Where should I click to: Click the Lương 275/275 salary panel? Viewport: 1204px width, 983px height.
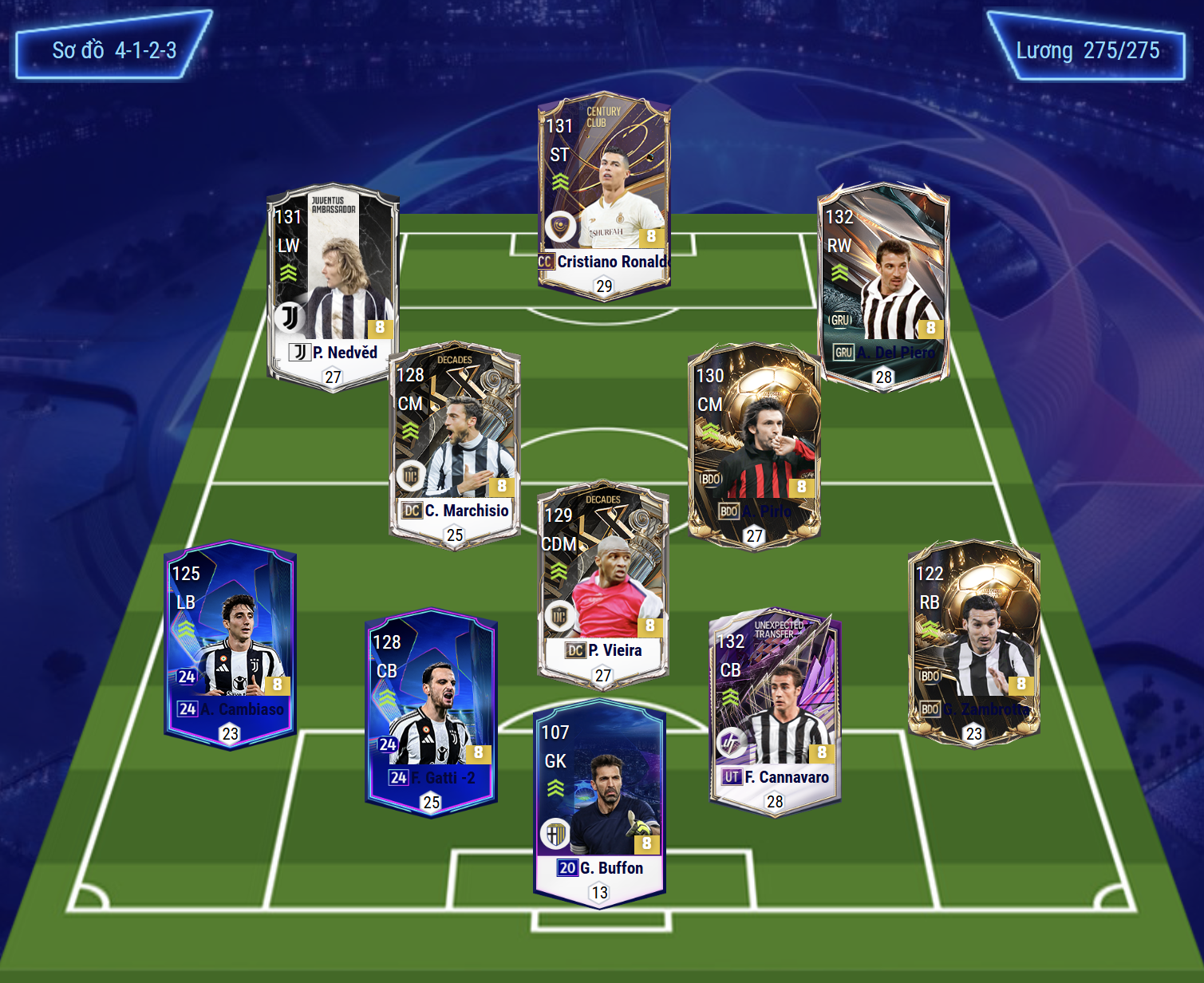(1087, 48)
